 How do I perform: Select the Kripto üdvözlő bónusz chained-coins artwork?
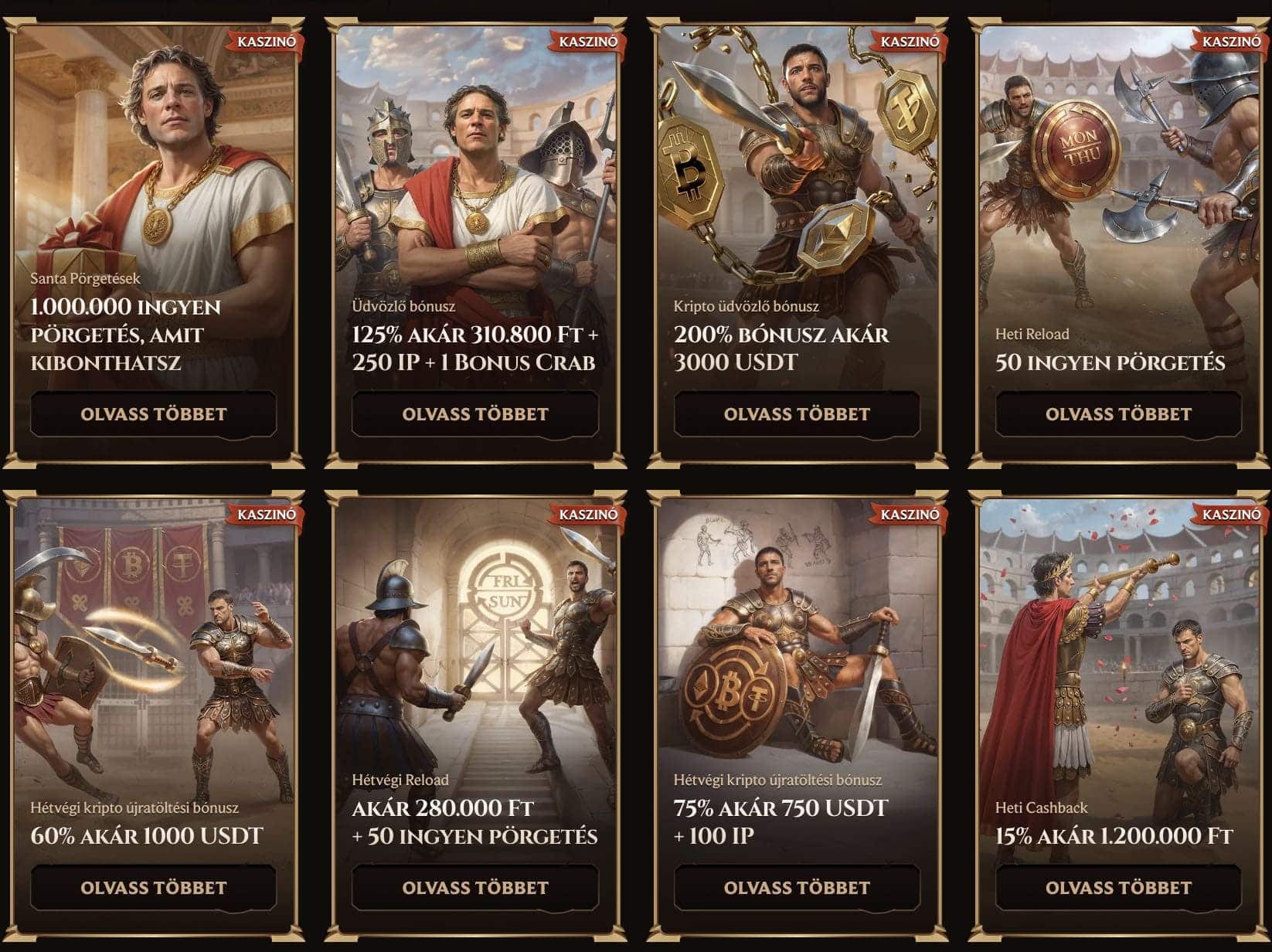click(797, 170)
